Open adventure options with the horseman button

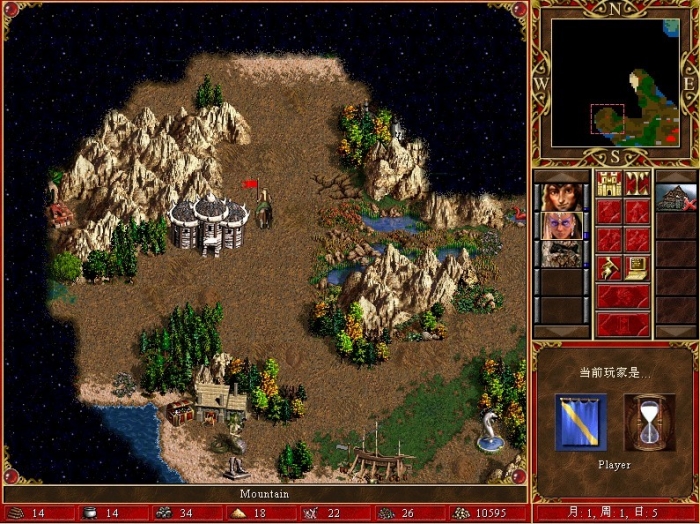609,268
